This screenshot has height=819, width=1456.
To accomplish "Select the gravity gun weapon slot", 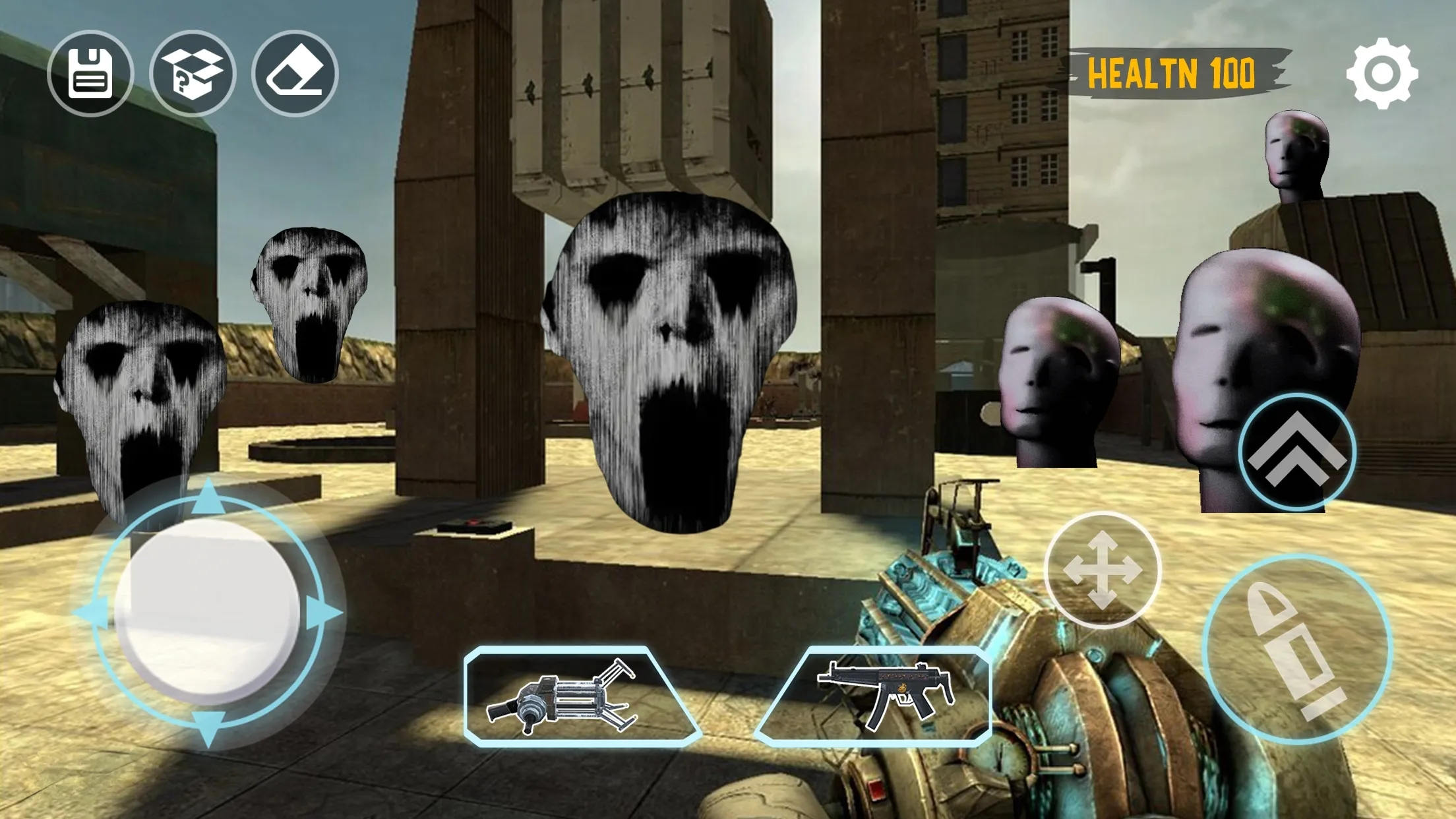I will (580, 696).
